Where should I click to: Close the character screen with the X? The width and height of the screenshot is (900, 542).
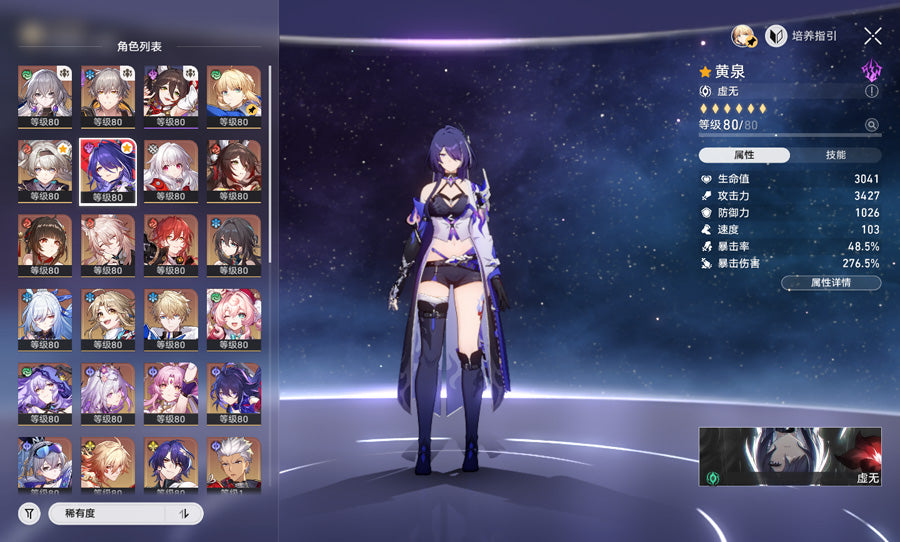click(872, 36)
